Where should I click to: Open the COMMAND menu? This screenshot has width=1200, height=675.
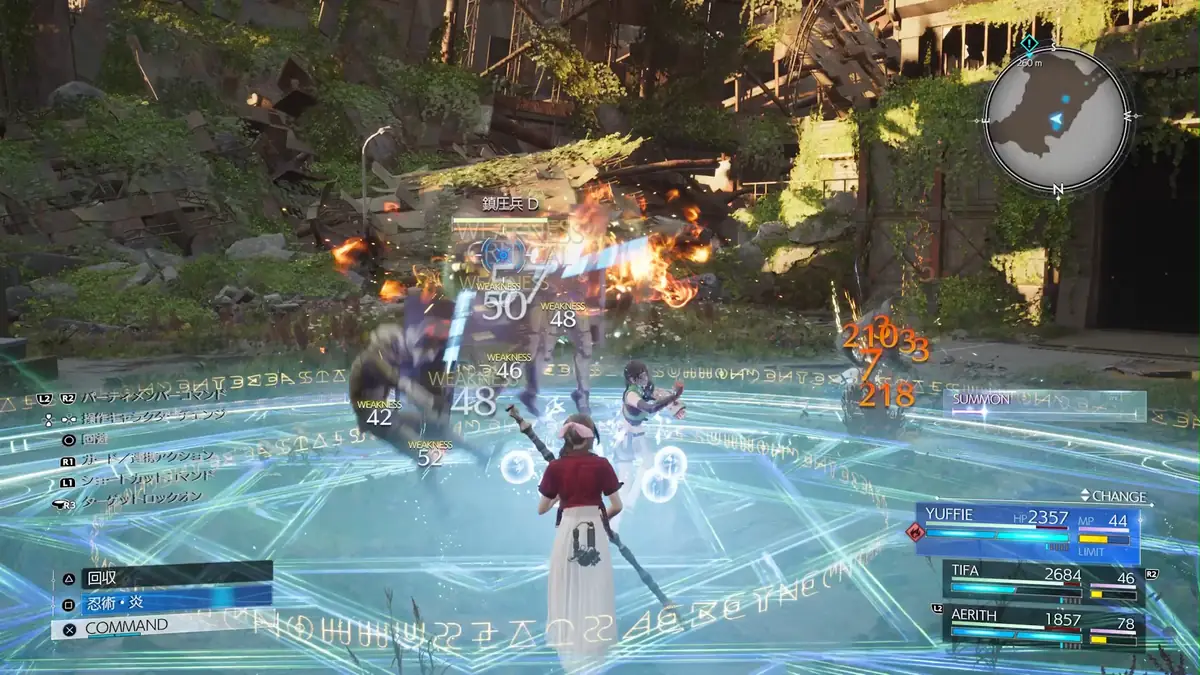click(160, 626)
